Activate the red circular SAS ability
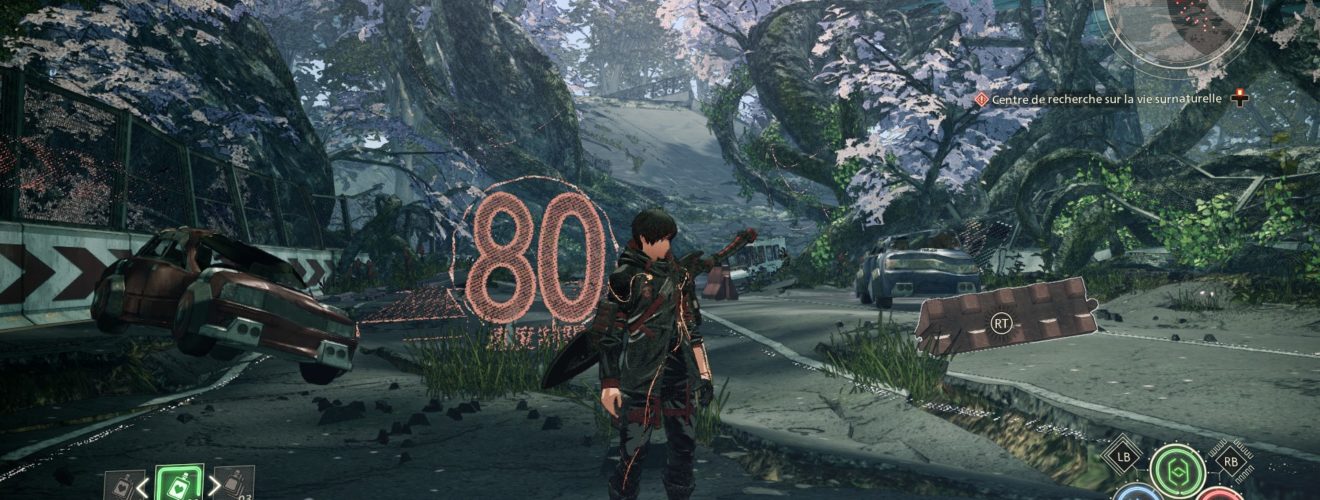 coord(1219,494)
